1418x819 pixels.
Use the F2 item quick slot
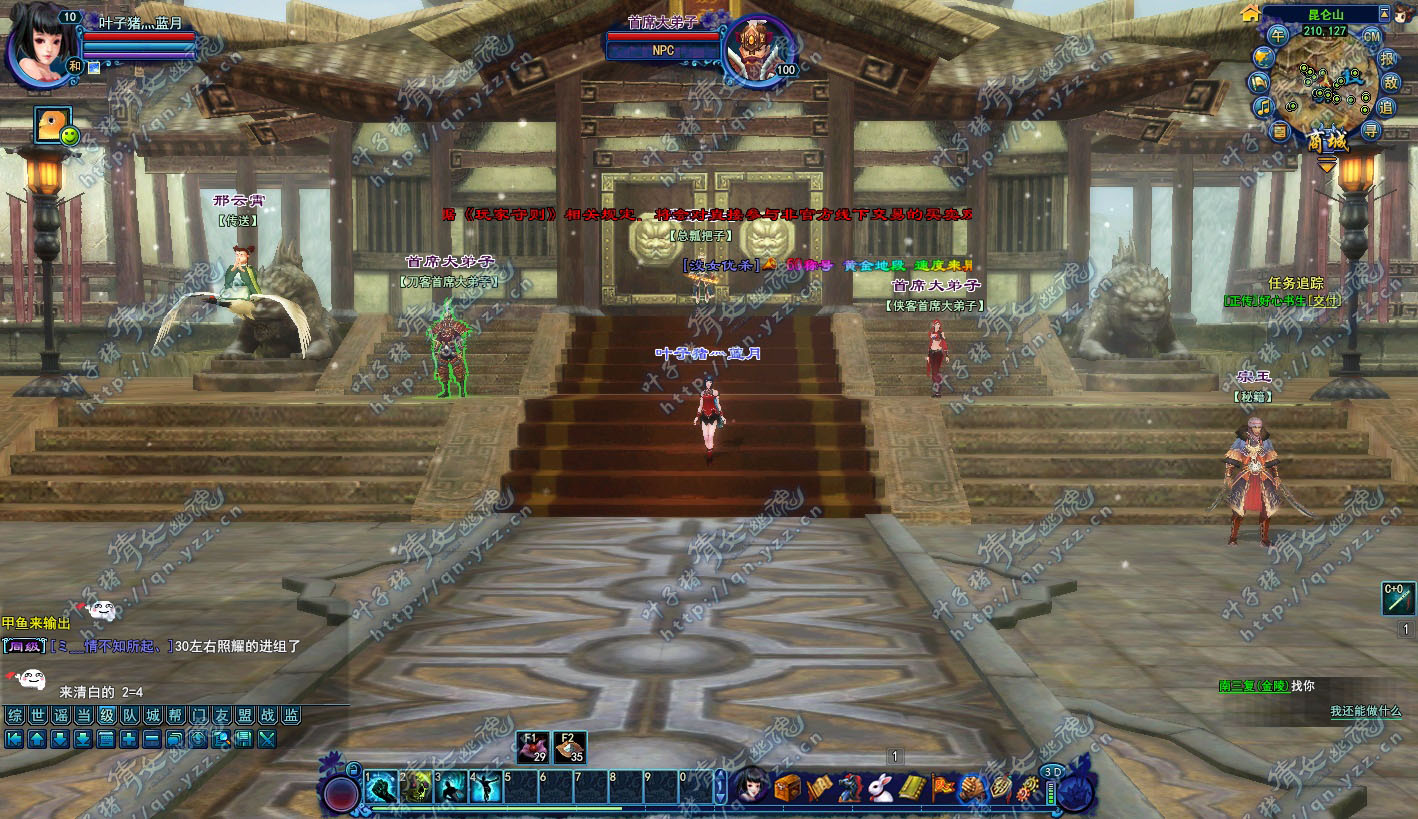tap(569, 749)
